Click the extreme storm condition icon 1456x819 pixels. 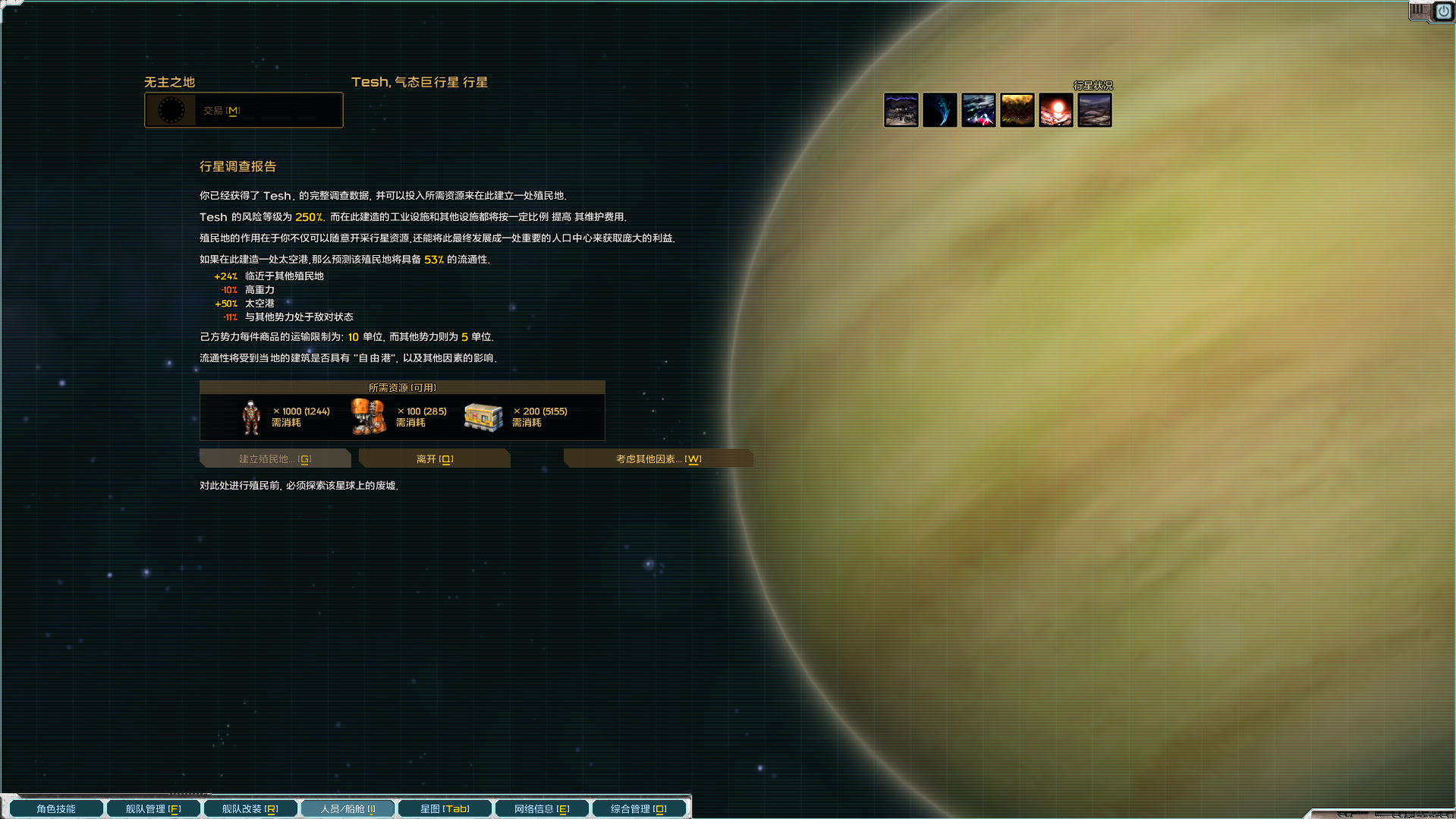coord(979,110)
